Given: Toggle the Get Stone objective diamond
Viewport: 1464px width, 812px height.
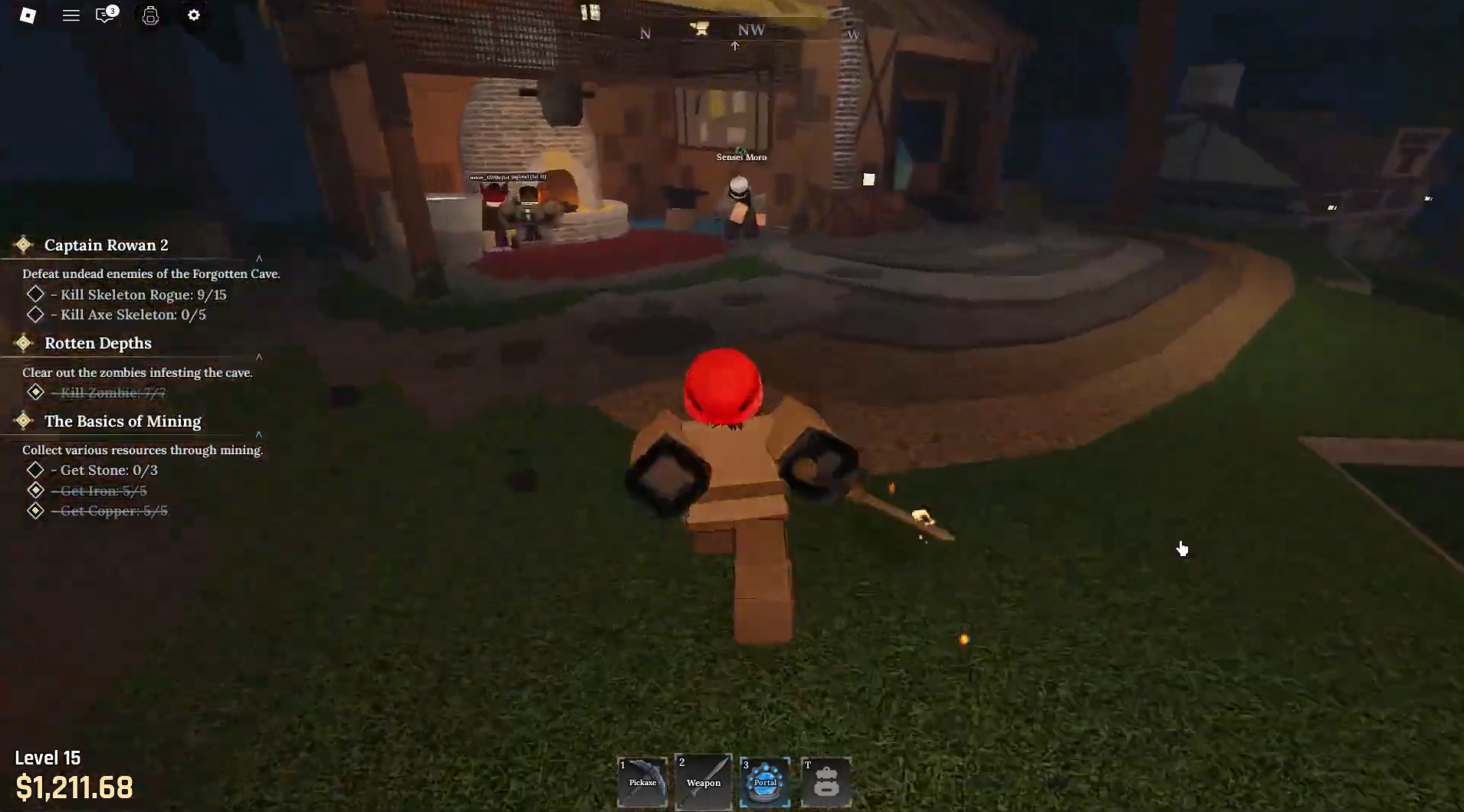Looking at the screenshot, I should [35, 470].
